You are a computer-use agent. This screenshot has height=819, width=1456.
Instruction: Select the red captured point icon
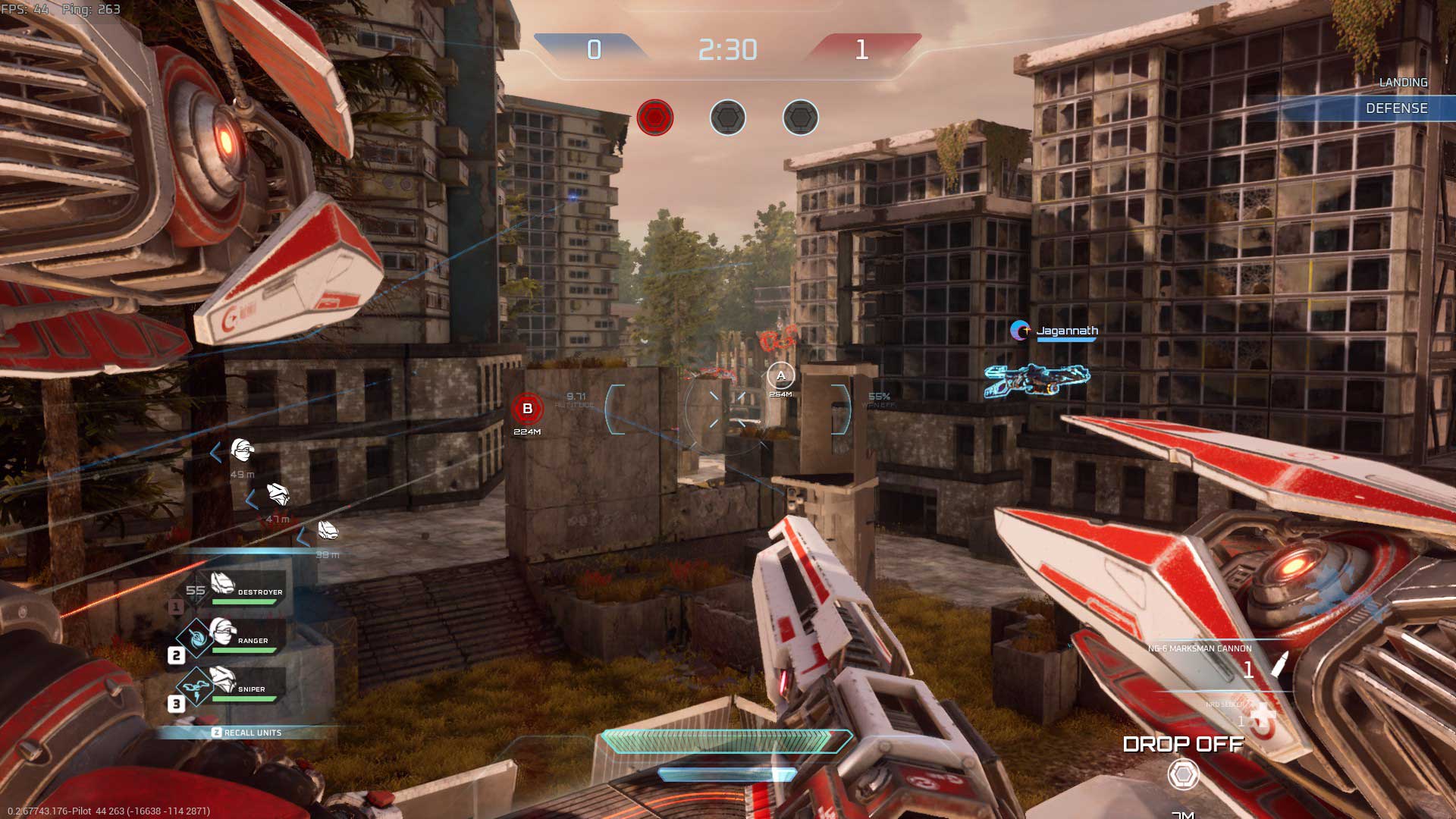coord(655,118)
